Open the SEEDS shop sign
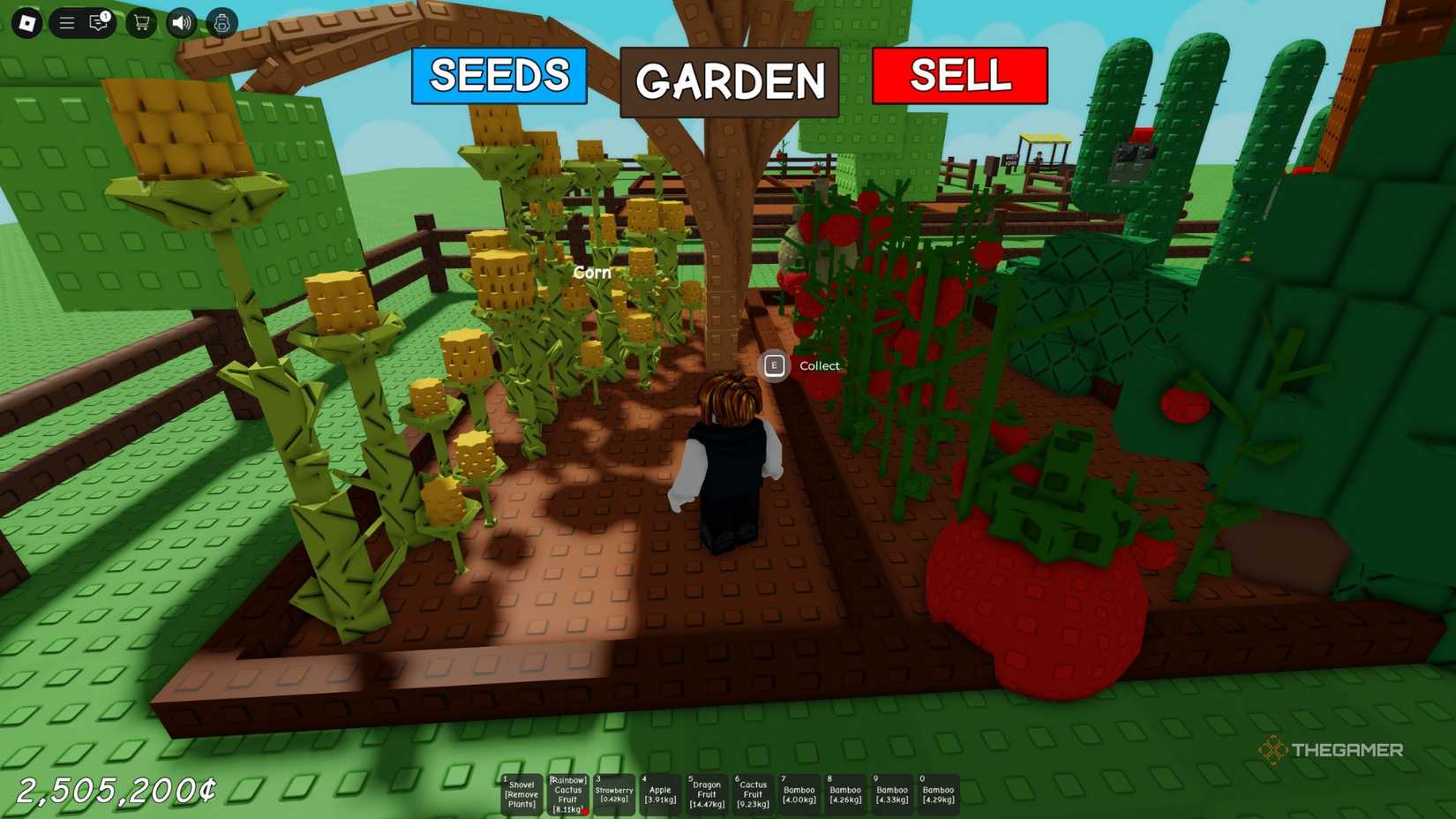The width and height of the screenshot is (1456, 819). coord(499,78)
